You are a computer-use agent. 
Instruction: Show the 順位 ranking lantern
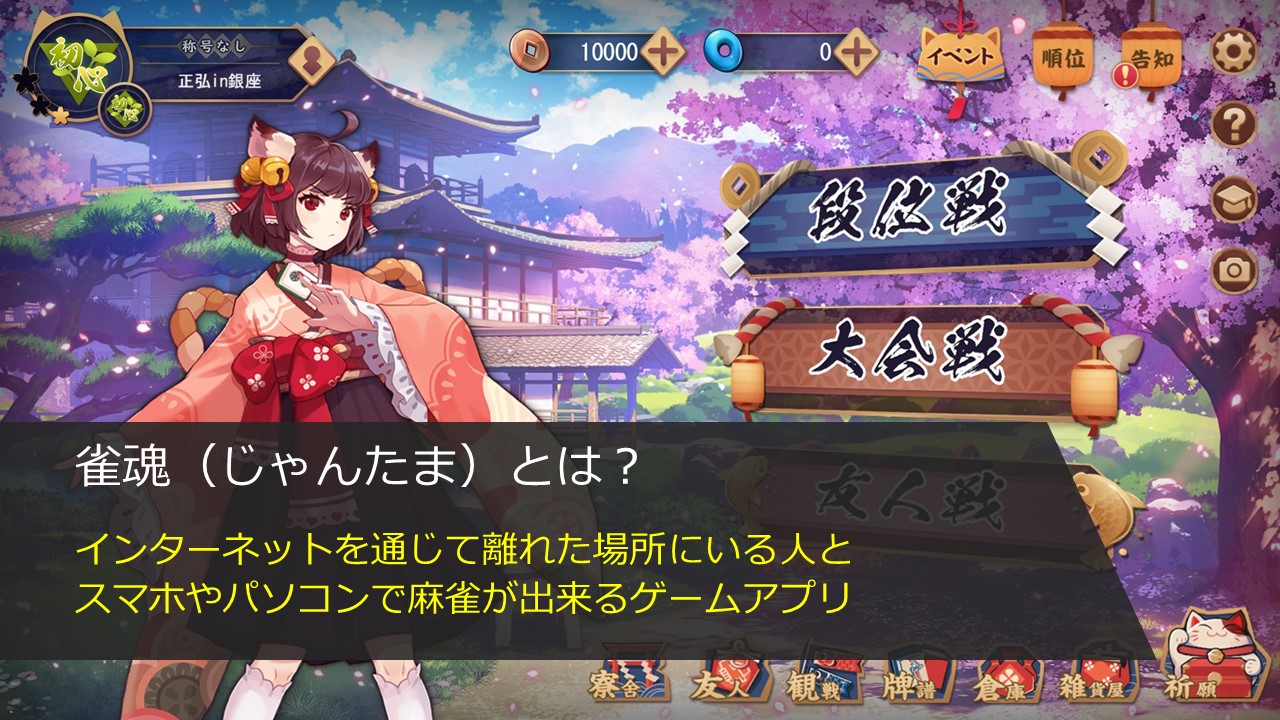coord(1062,58)
